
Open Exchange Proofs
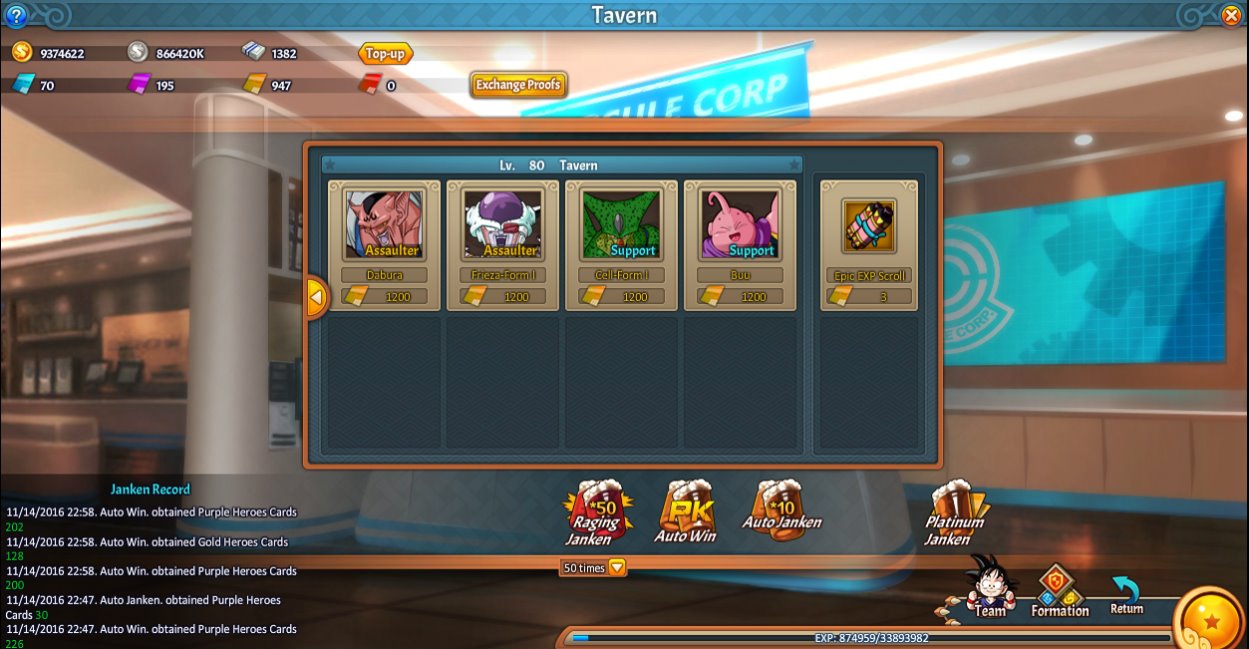(519, 85)
